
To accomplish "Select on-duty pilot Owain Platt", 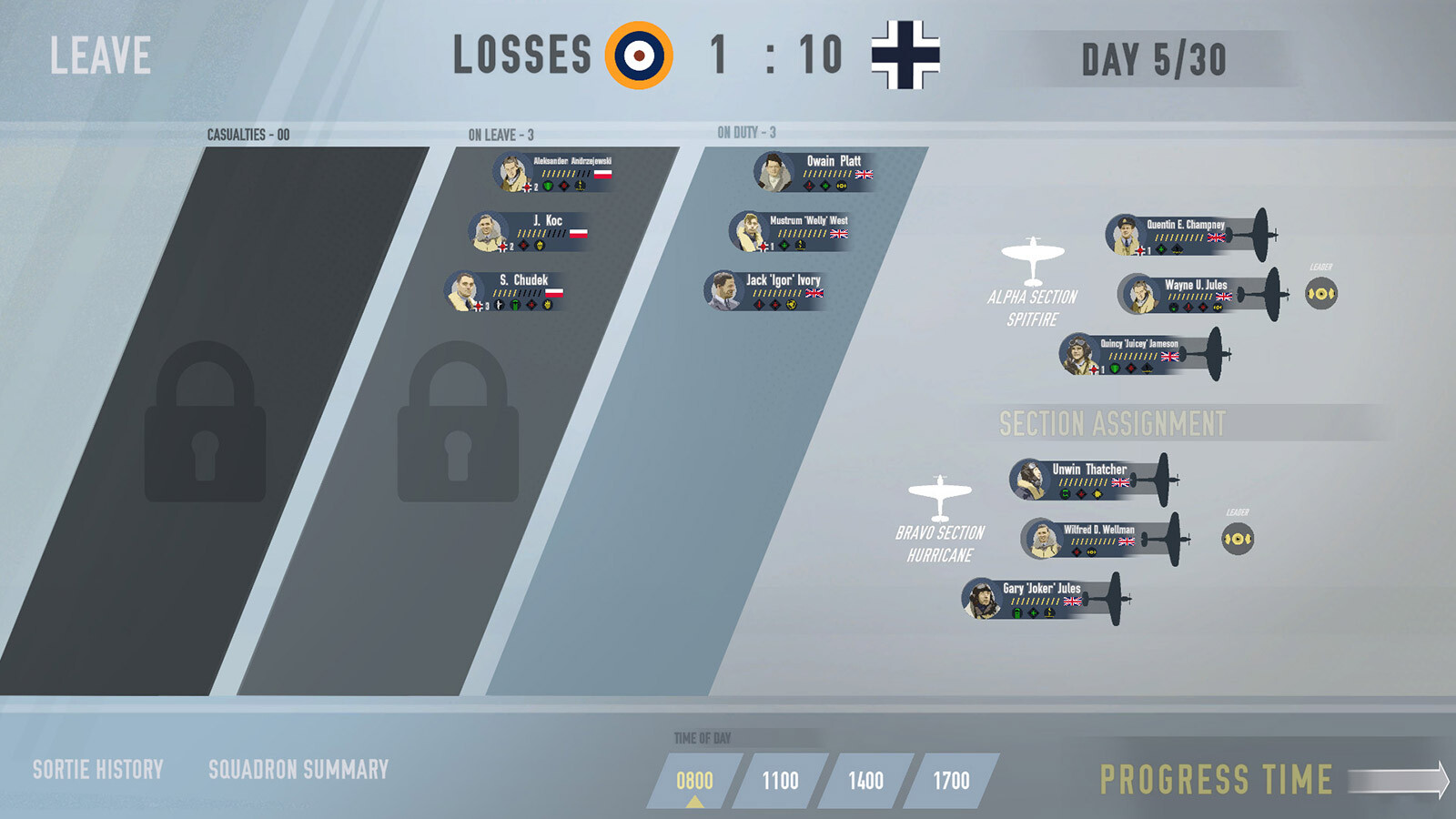I will 814,173.
